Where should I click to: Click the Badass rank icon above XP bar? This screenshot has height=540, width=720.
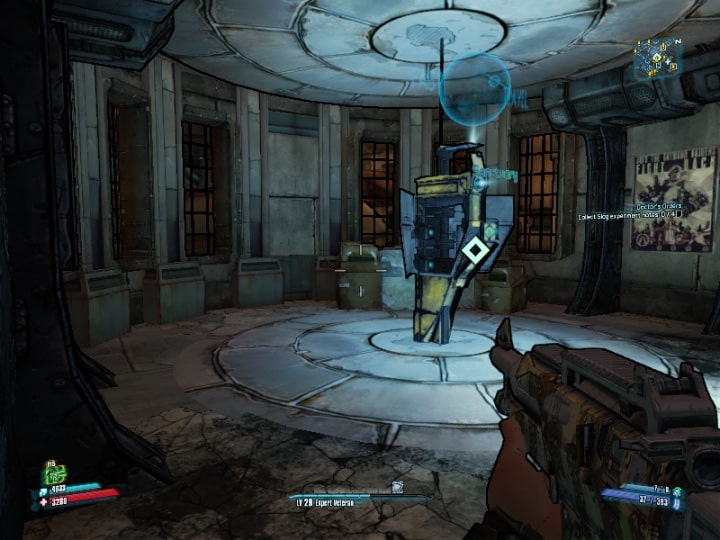(397, 487)
